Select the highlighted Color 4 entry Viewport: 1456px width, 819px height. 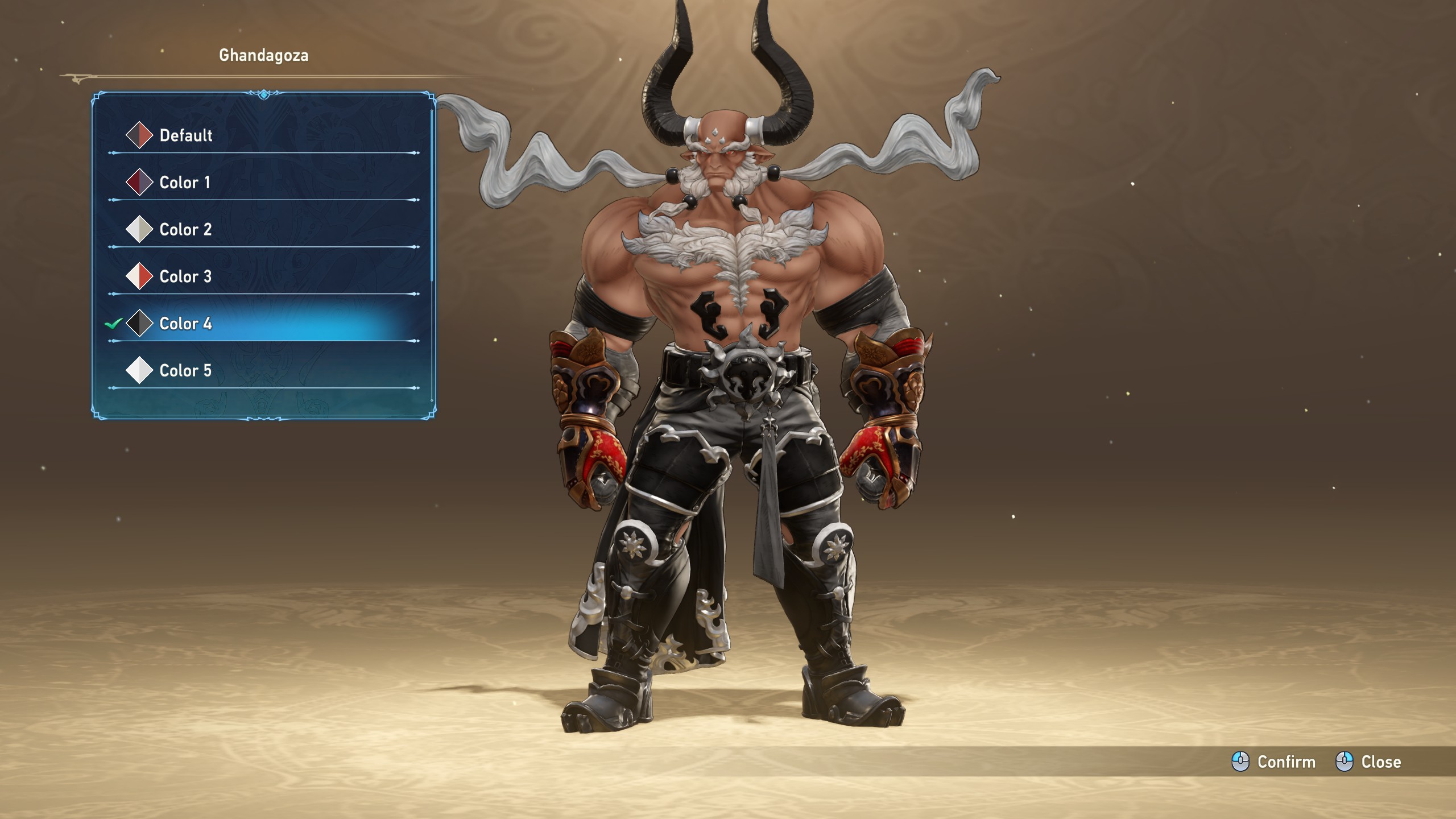185,324
